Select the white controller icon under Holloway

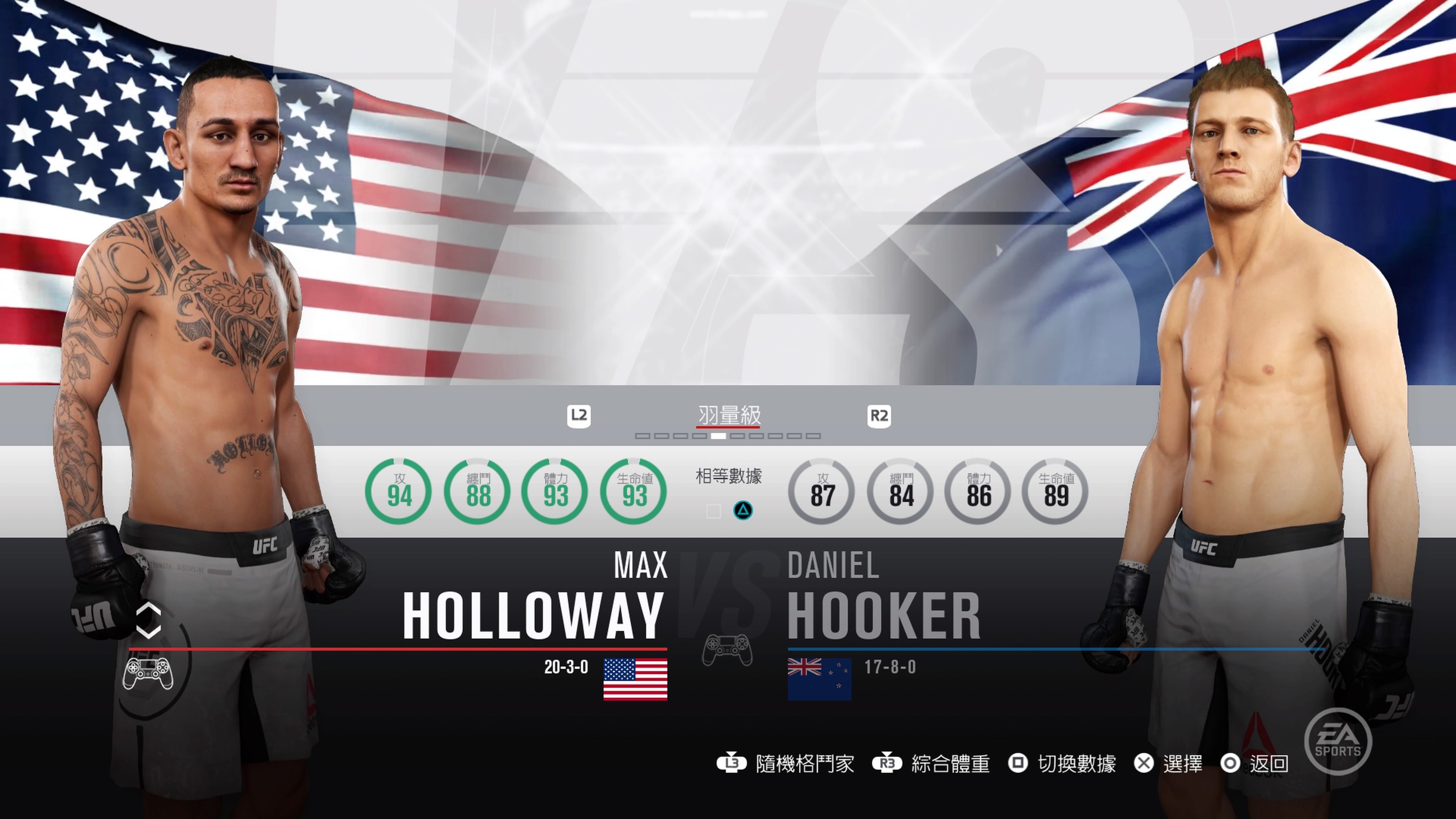147,673
